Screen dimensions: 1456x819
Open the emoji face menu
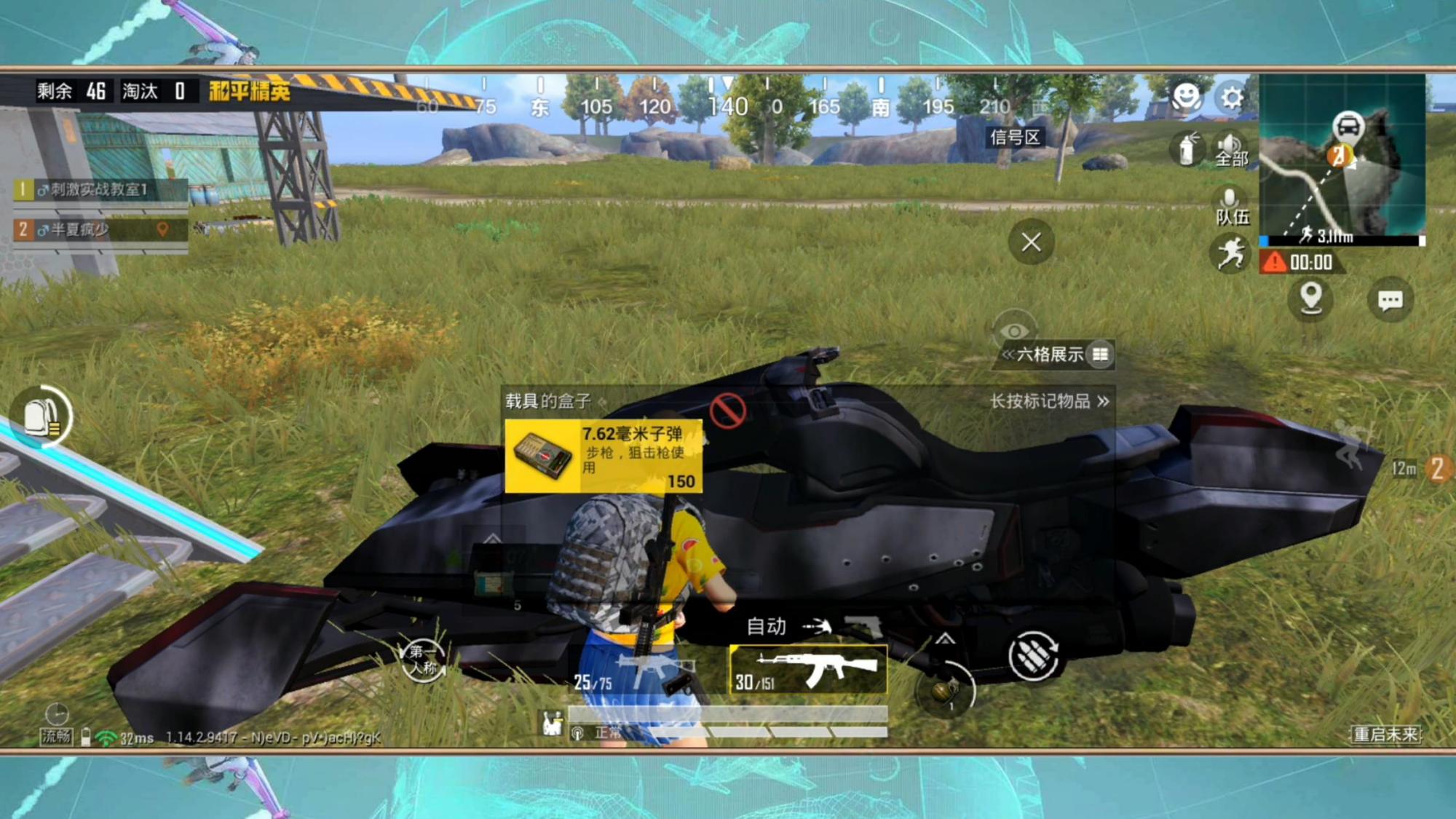coord(1186,96)
